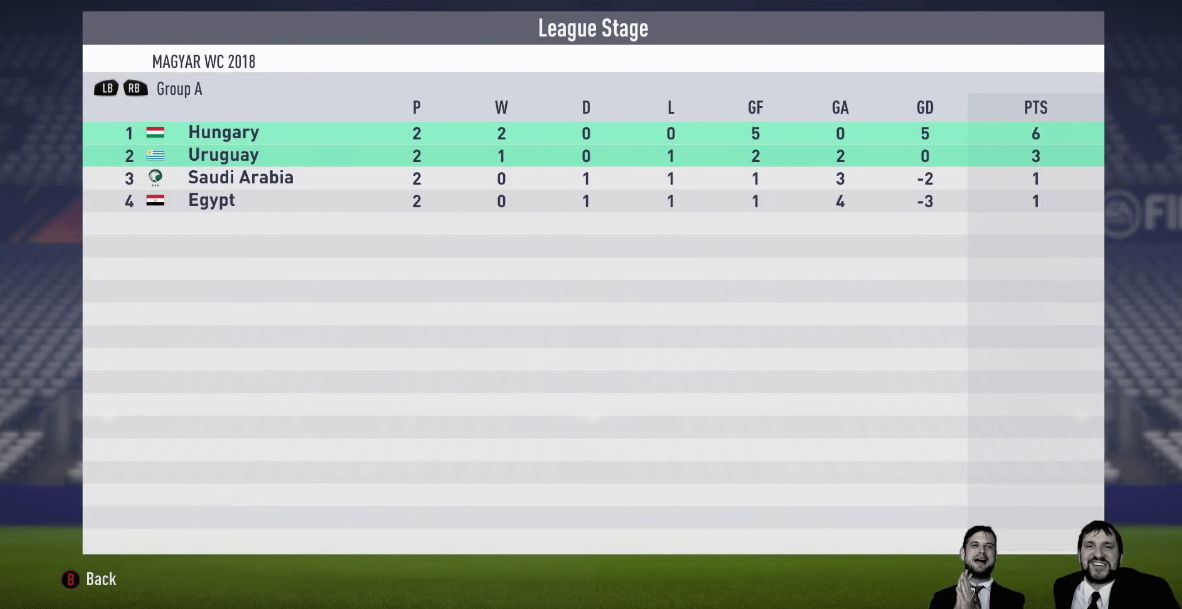Choose Uruguay in the group standings
The width and height of the screenshot is (1182, 609).
point(223,155)
